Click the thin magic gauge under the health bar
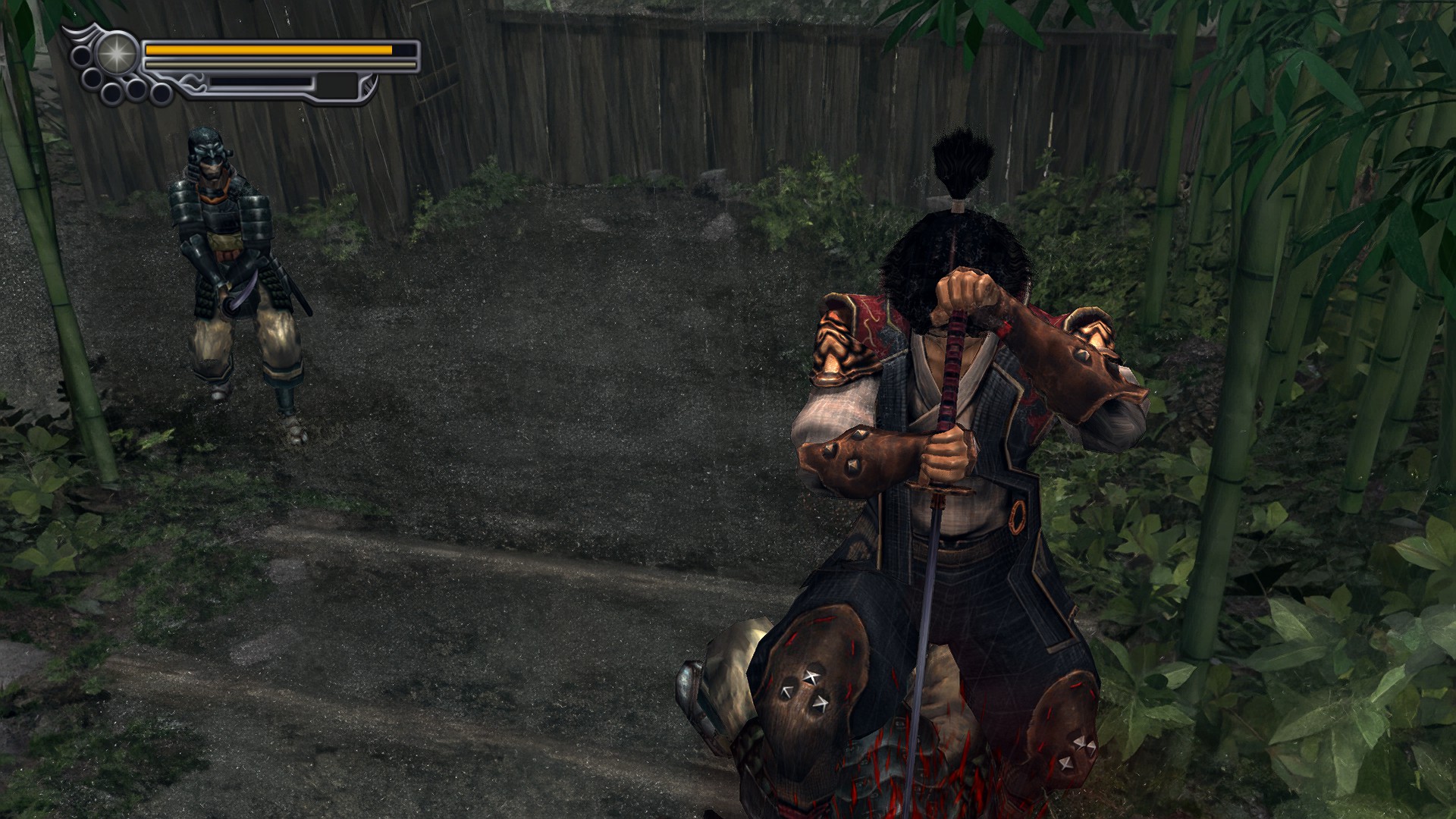 click(x=268, y=64)
